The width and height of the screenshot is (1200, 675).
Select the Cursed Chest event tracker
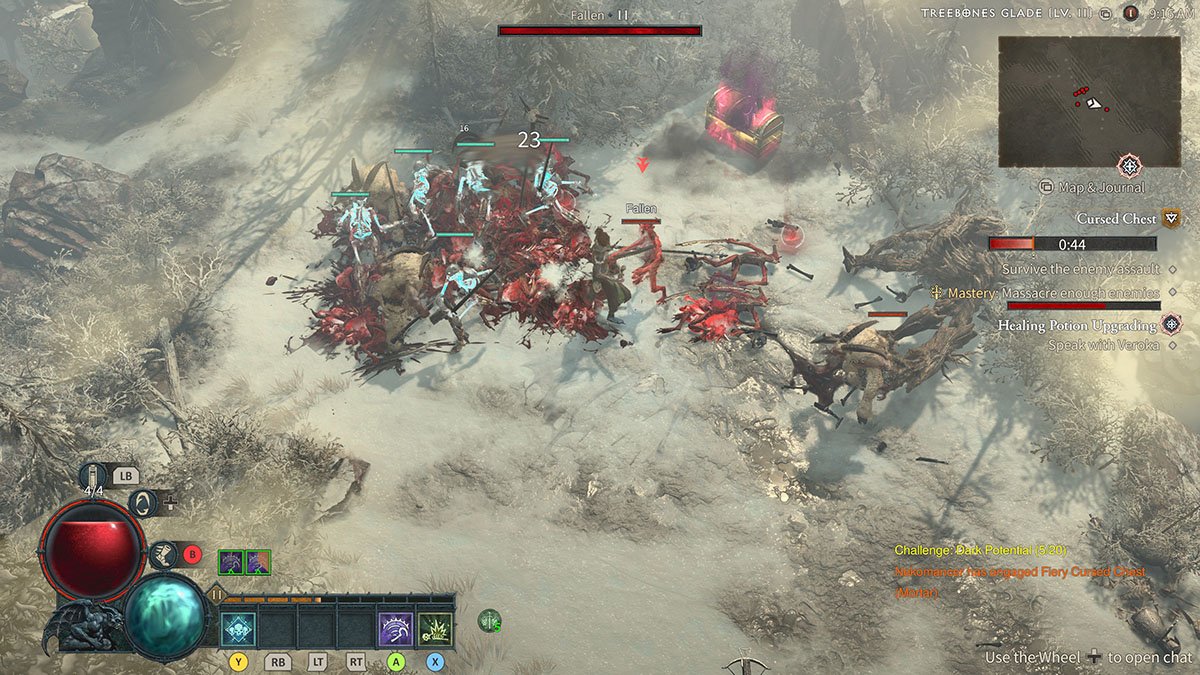click(x=1116, y=218)
